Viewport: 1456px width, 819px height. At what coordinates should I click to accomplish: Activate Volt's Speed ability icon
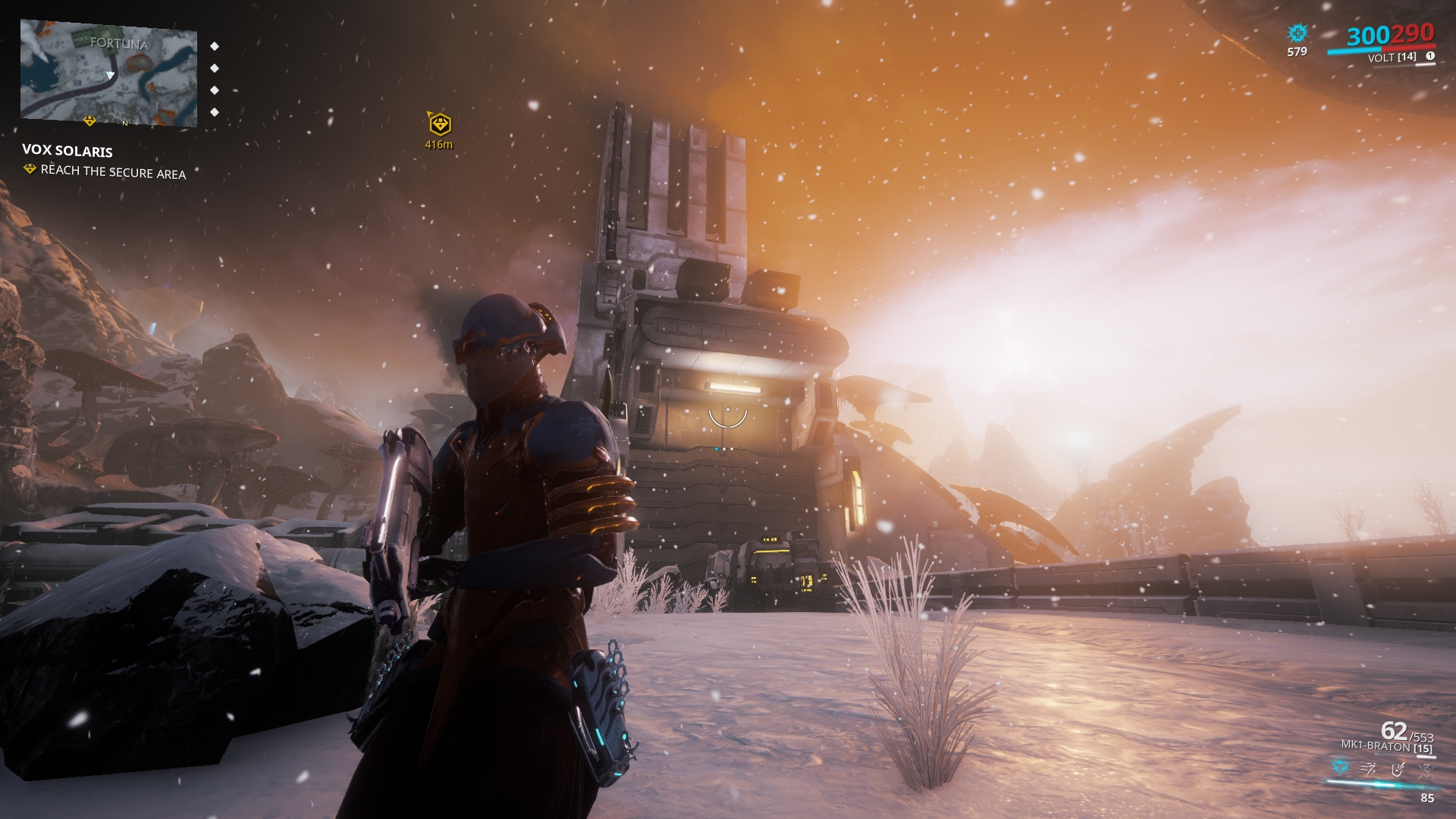click(x=1369, y=769)
